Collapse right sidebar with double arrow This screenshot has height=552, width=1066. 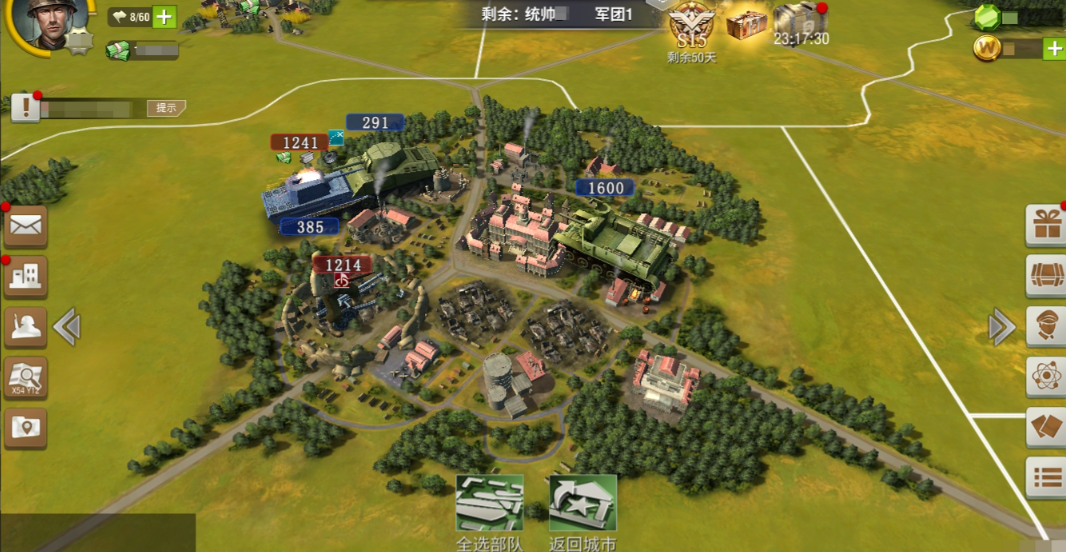click(1001, 327)
